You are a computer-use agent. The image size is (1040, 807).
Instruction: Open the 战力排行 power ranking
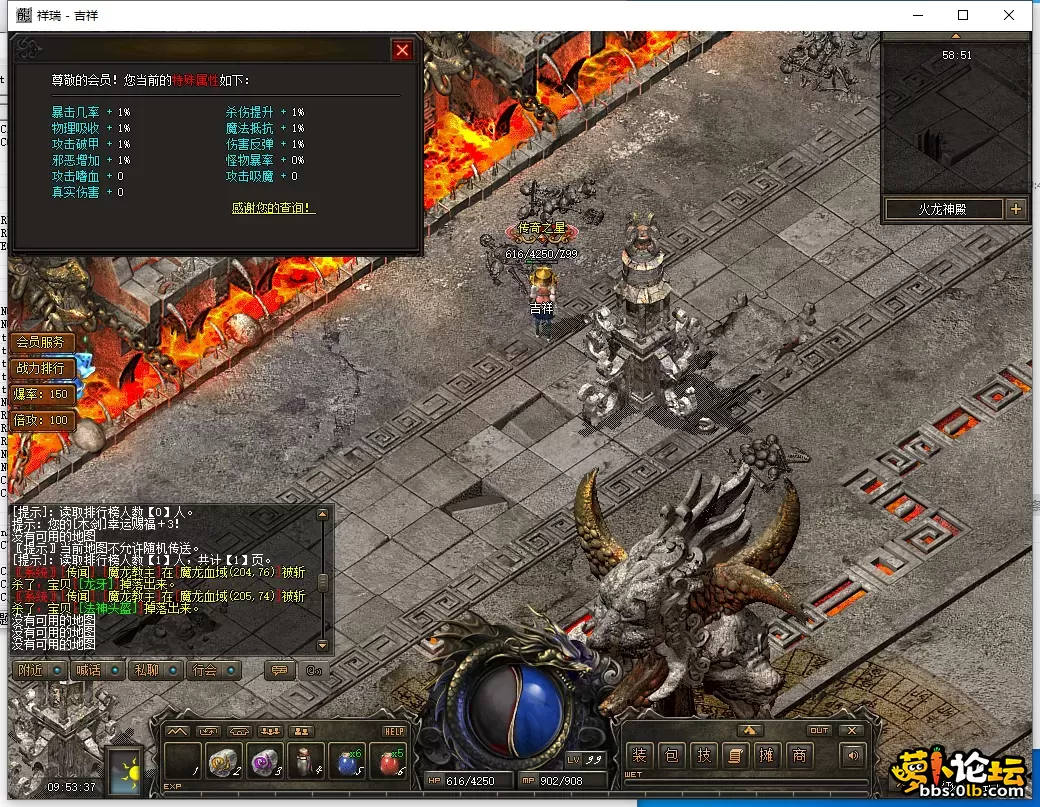click(x=41, y=368)
